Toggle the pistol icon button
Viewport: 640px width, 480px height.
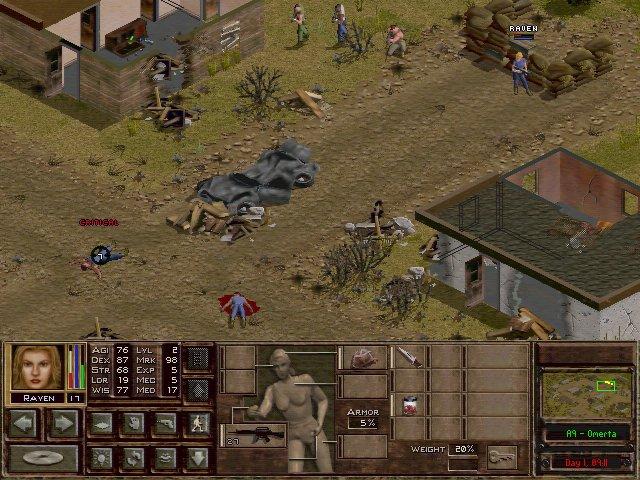coord(166,423)
